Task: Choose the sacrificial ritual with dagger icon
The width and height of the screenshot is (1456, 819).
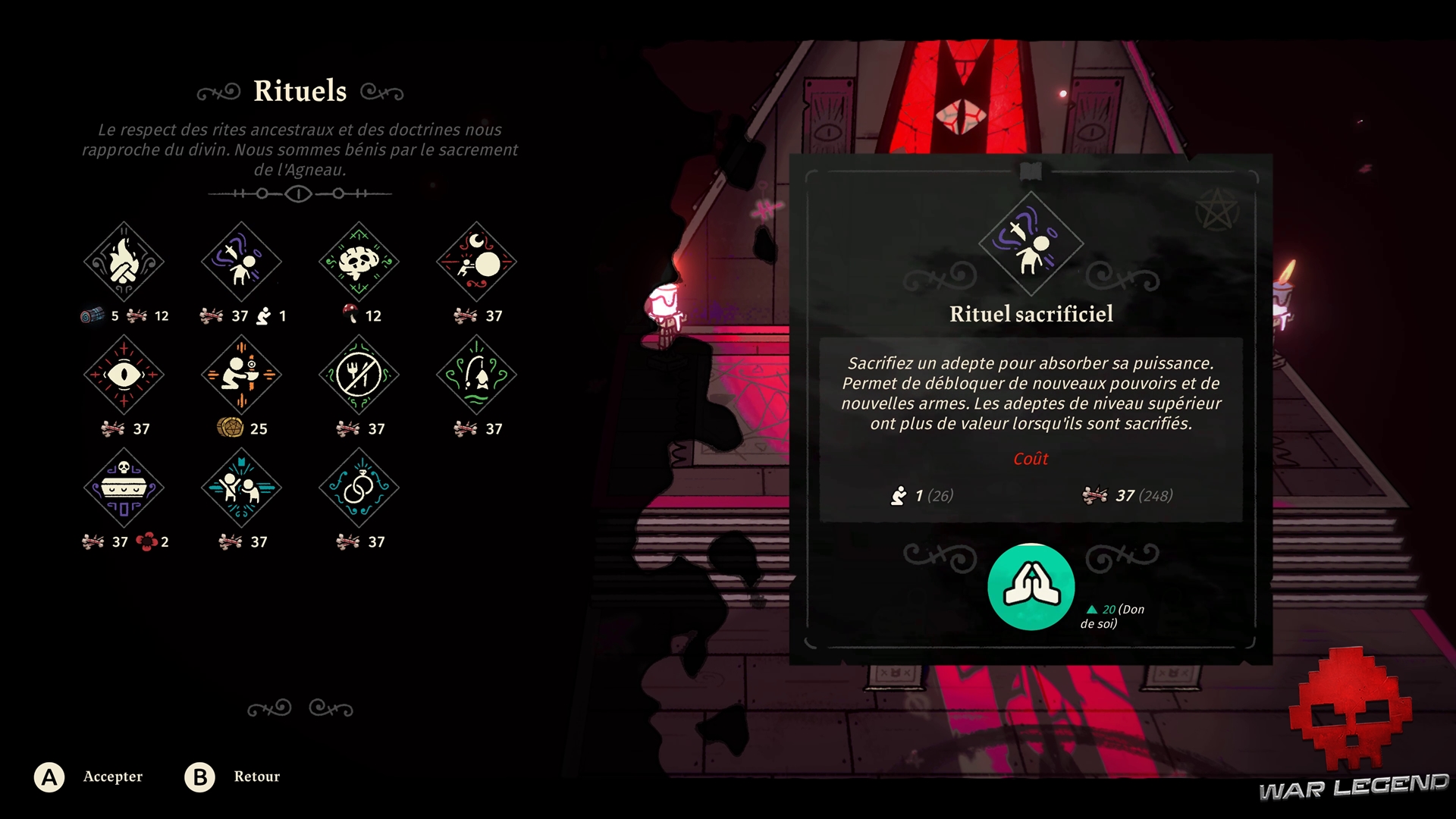Action: (241, 262)
